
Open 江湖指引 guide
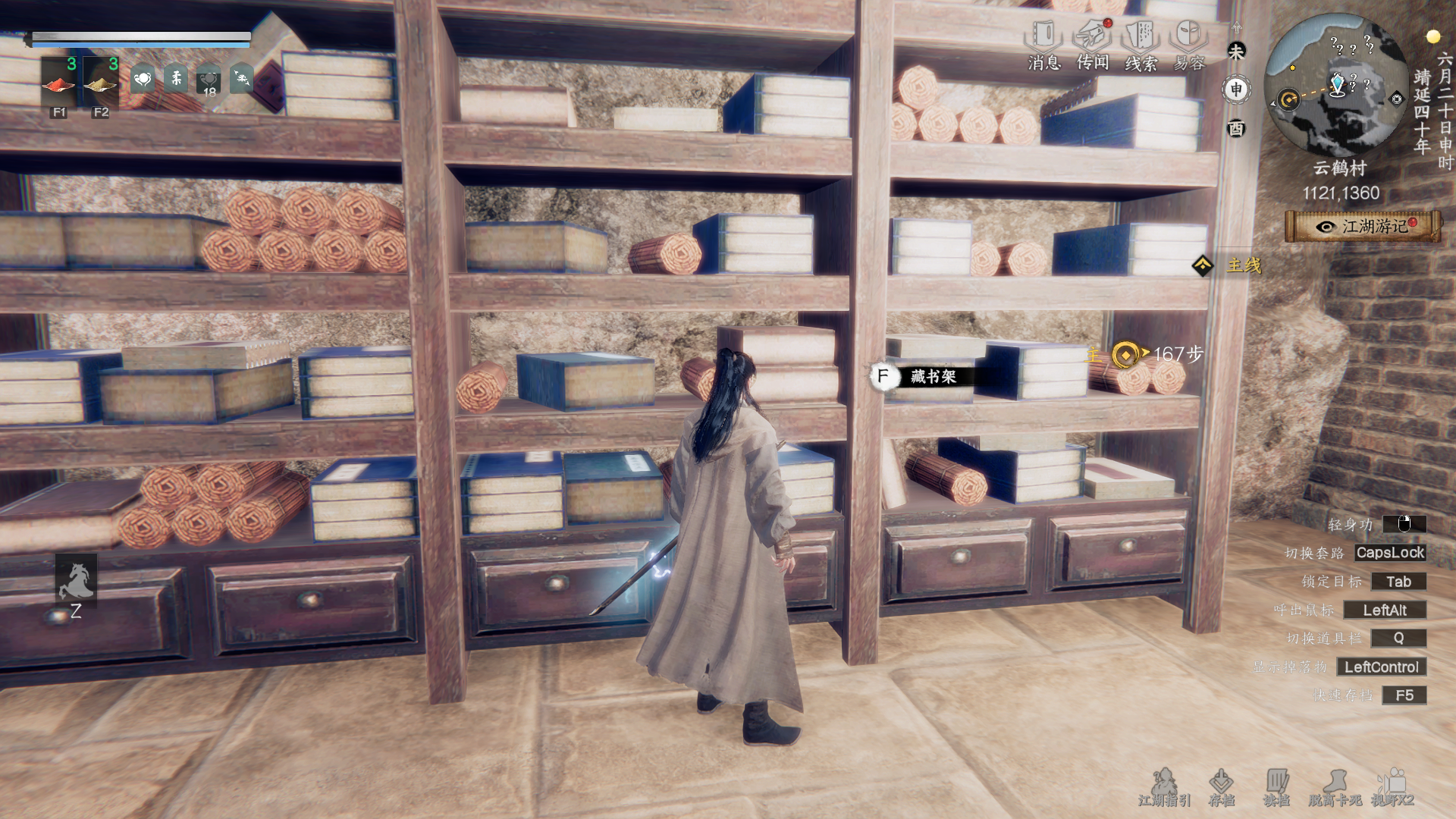pos(1164,787)
